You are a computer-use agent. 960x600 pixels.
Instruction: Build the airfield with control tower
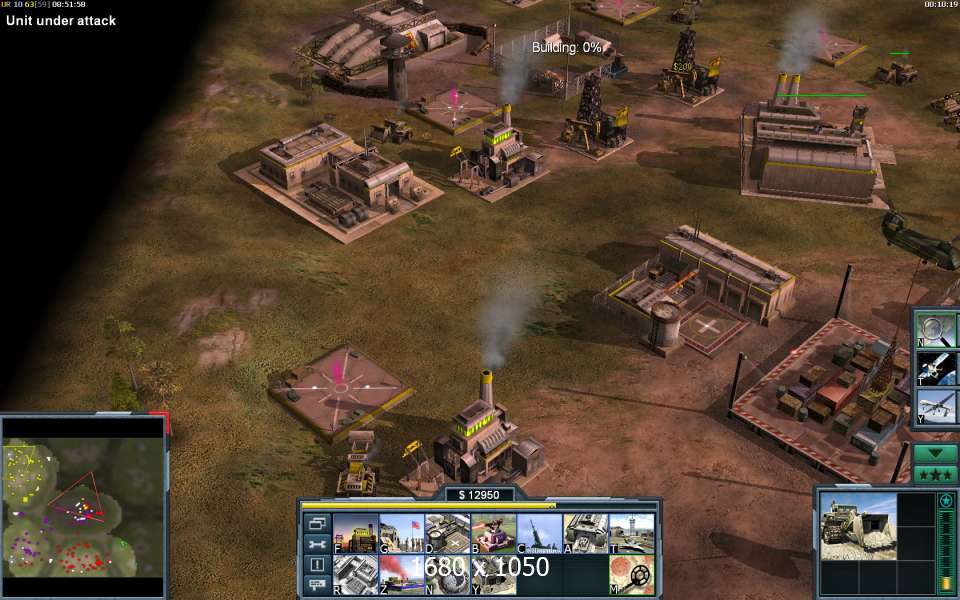(x=632, y=533)
